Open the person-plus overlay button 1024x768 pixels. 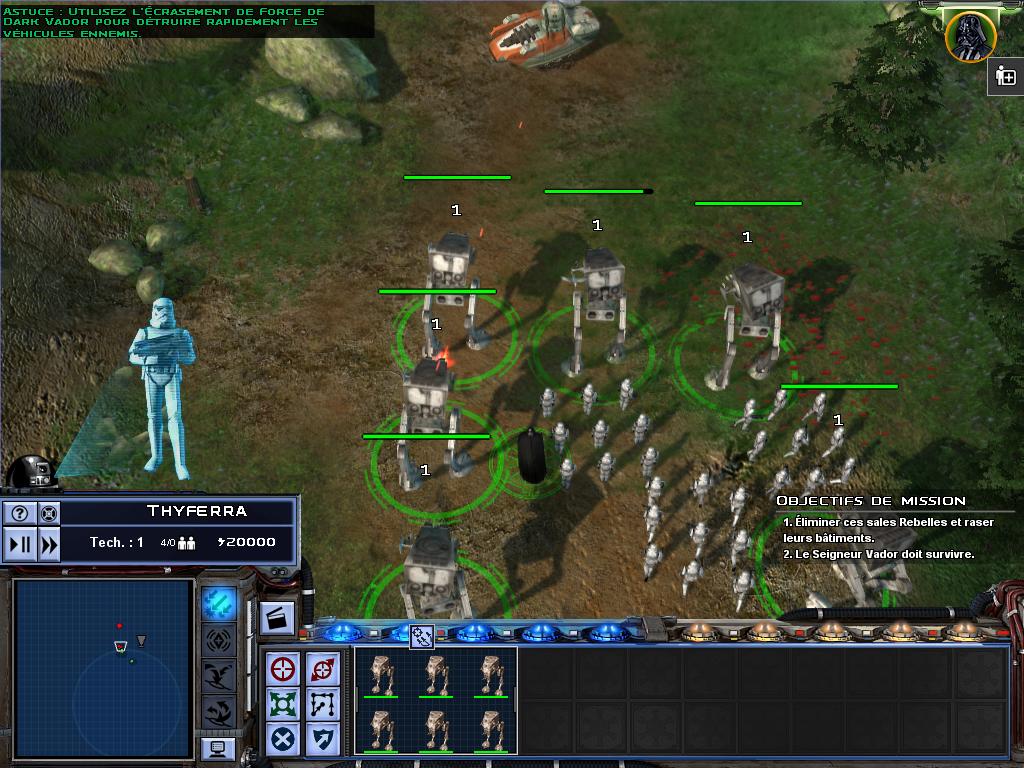click(1006, 77)
